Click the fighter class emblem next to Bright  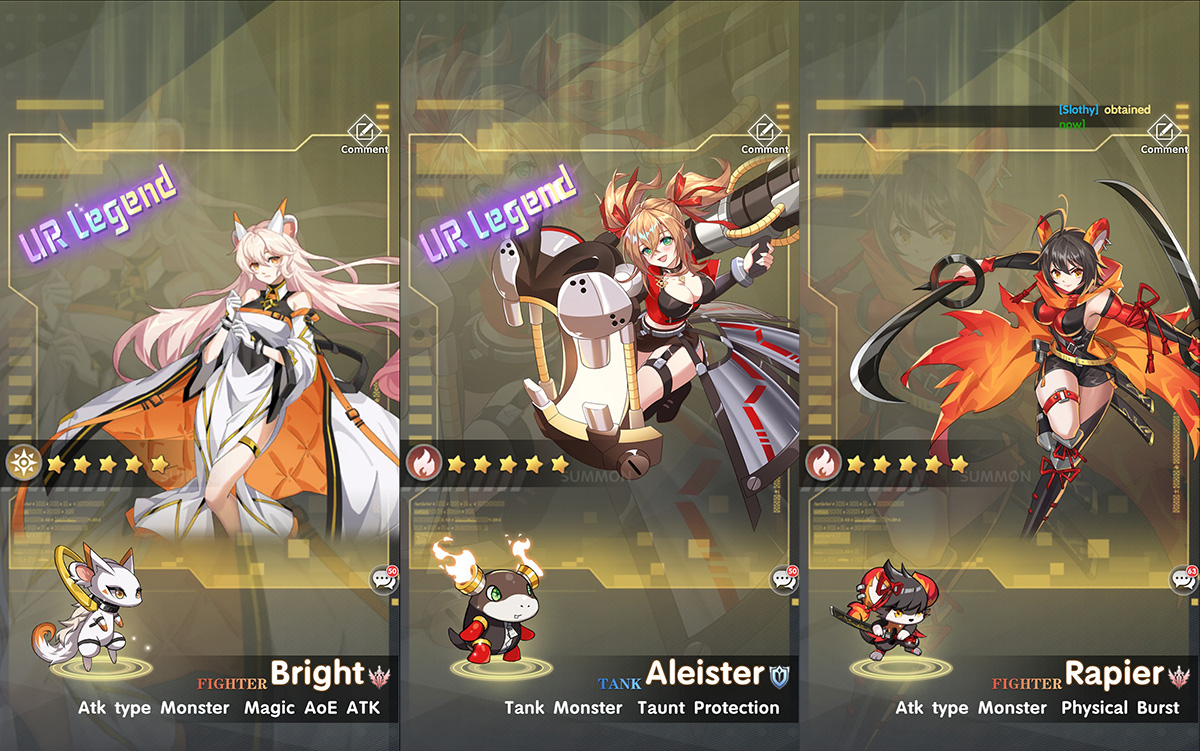tap(381, 675)
